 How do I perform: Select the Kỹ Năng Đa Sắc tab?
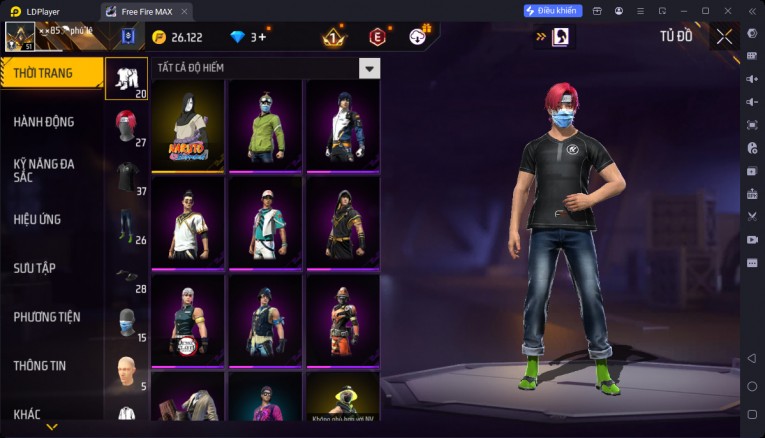[x=45, y=170]
